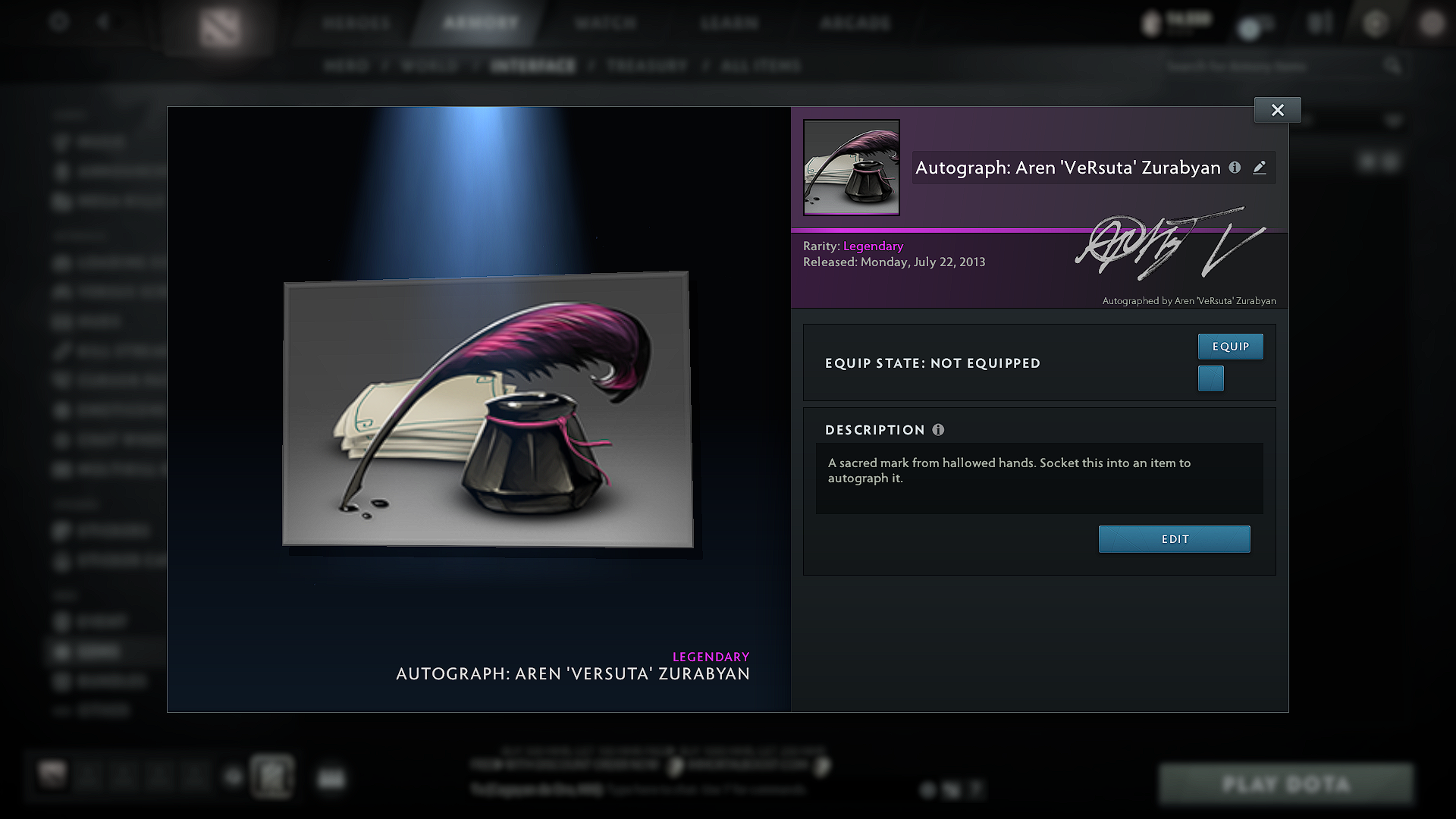Close the autograph detail dialog
1456x819 pixels.
(1277, 109)
